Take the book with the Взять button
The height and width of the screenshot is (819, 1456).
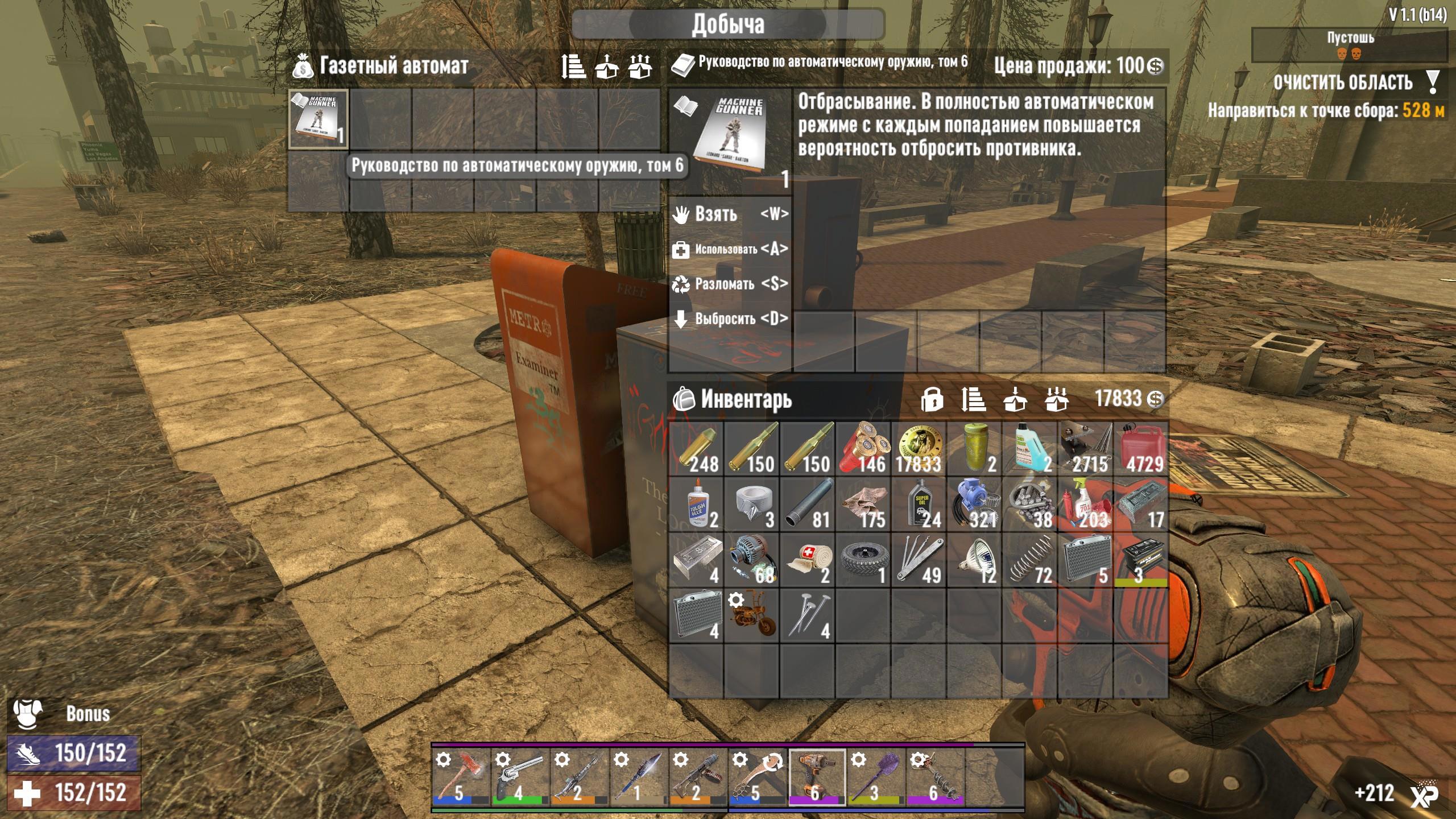[730, 214]
